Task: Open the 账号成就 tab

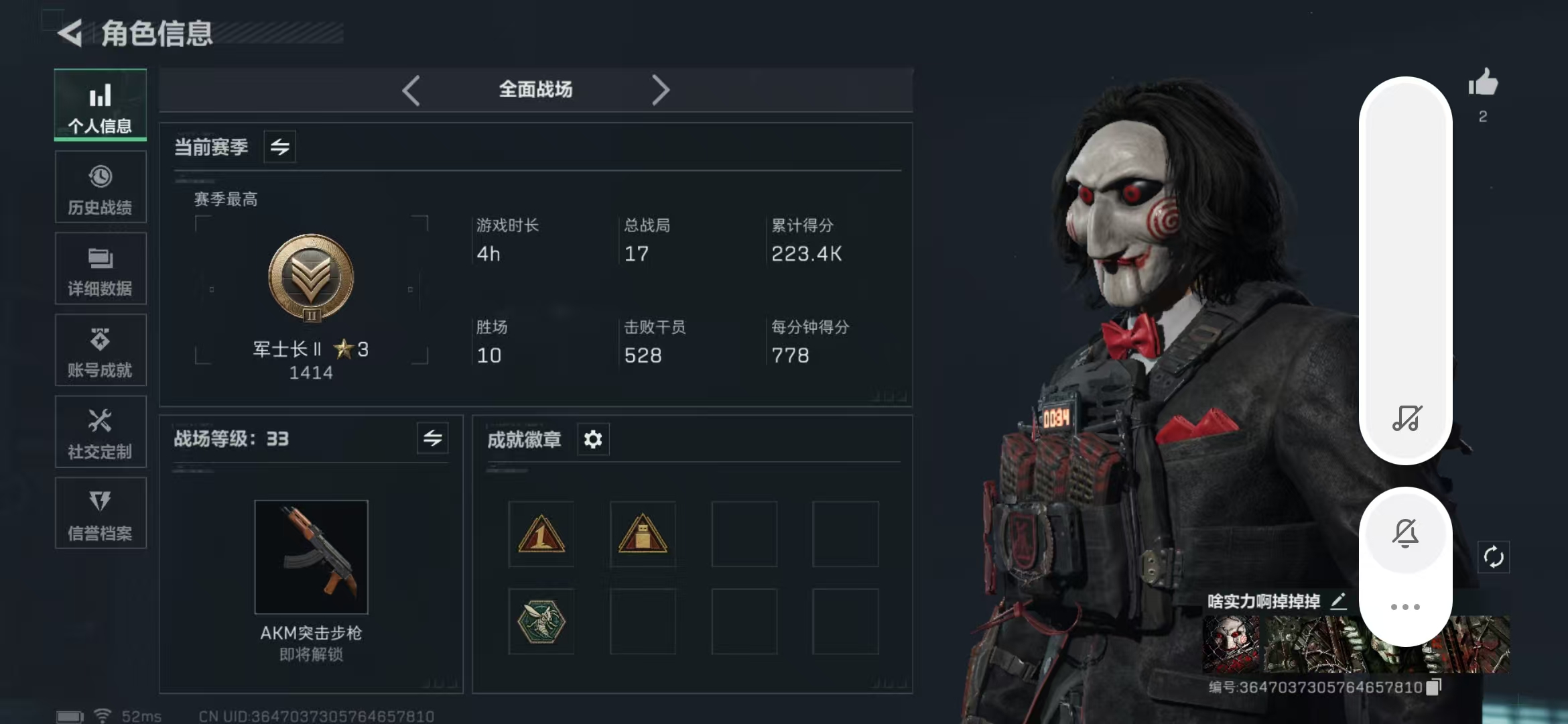Action: (101, 351)
